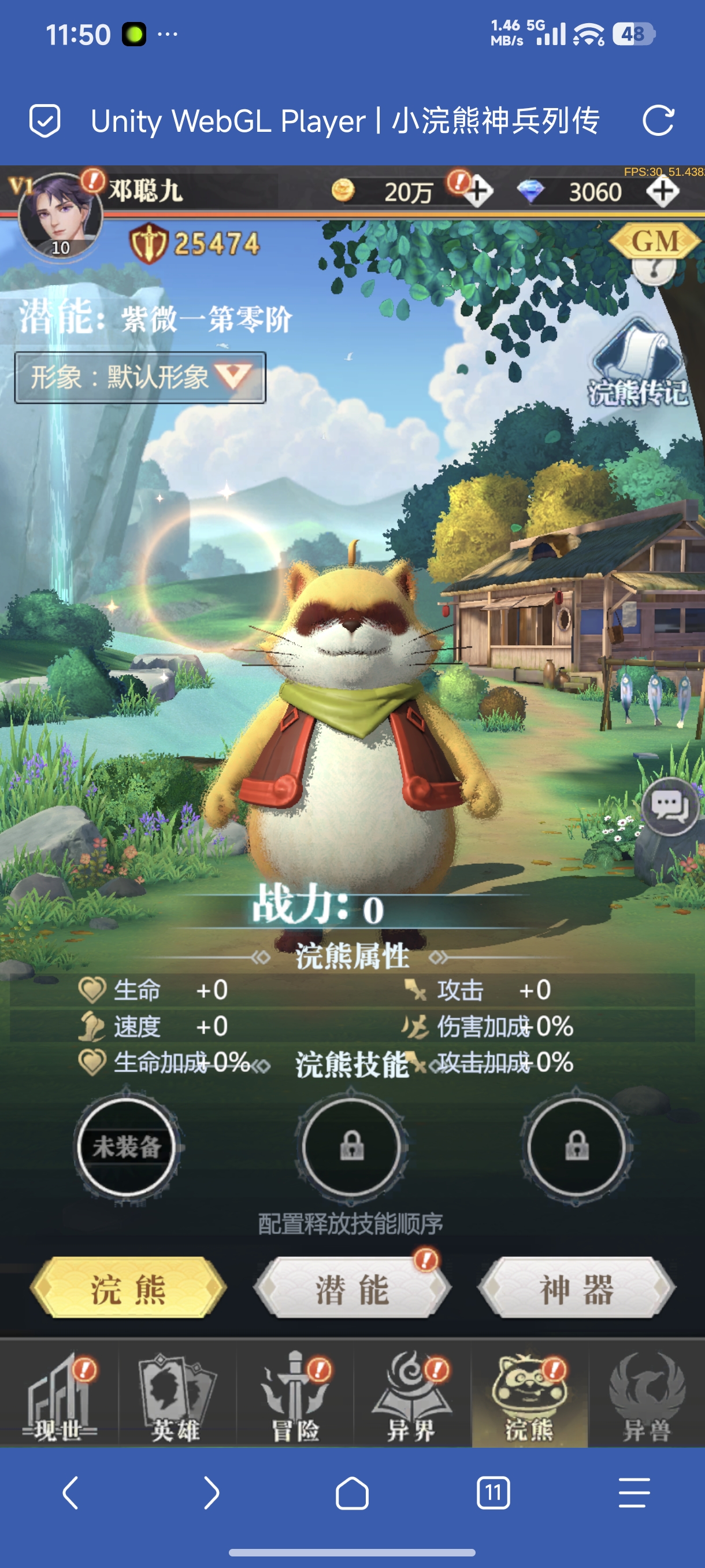
Task: Switch to the 浣熊 sub-tab button
Action: (128, 1288)
